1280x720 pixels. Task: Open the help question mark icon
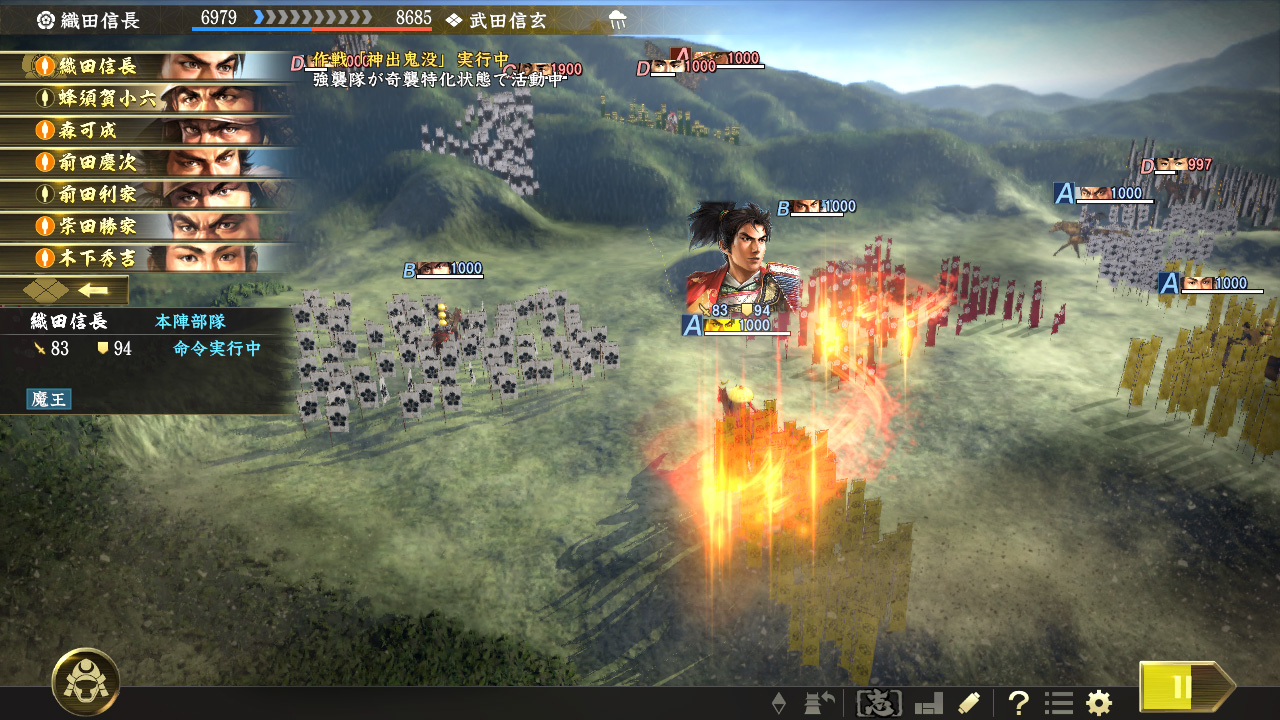pos(1019,702)
